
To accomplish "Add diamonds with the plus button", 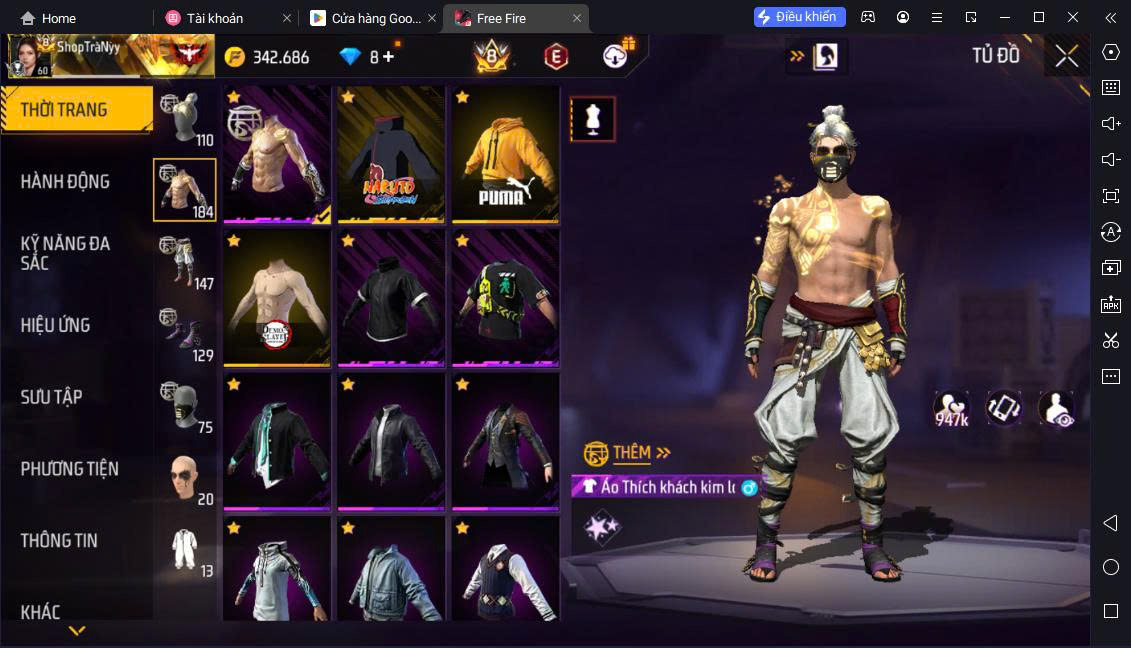I will click(389, 57).
